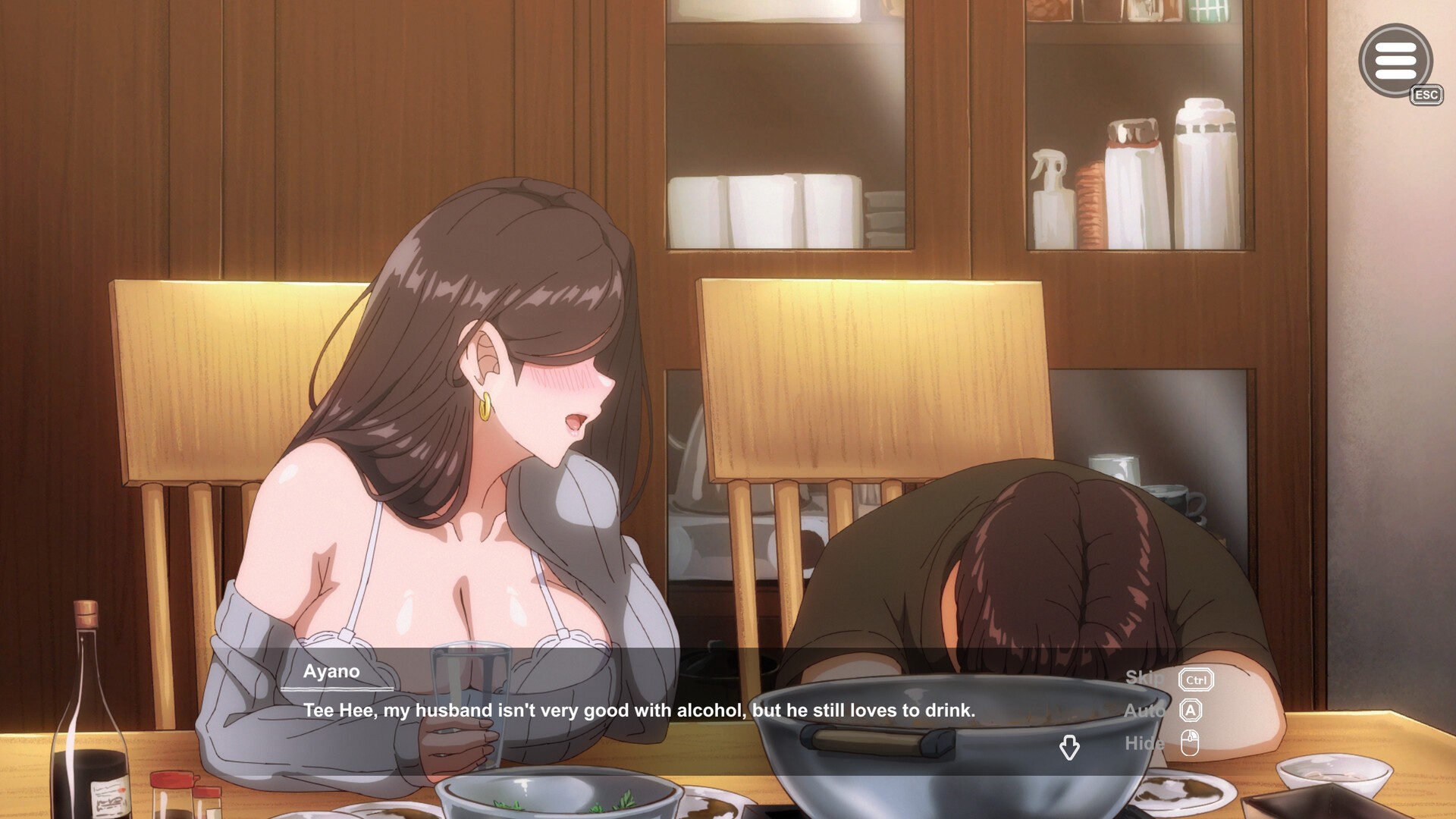Image resolution: width=1456 pixels, height=819 pixels.
Task: Hide the dialogue box
Action: pos(1145,743)
